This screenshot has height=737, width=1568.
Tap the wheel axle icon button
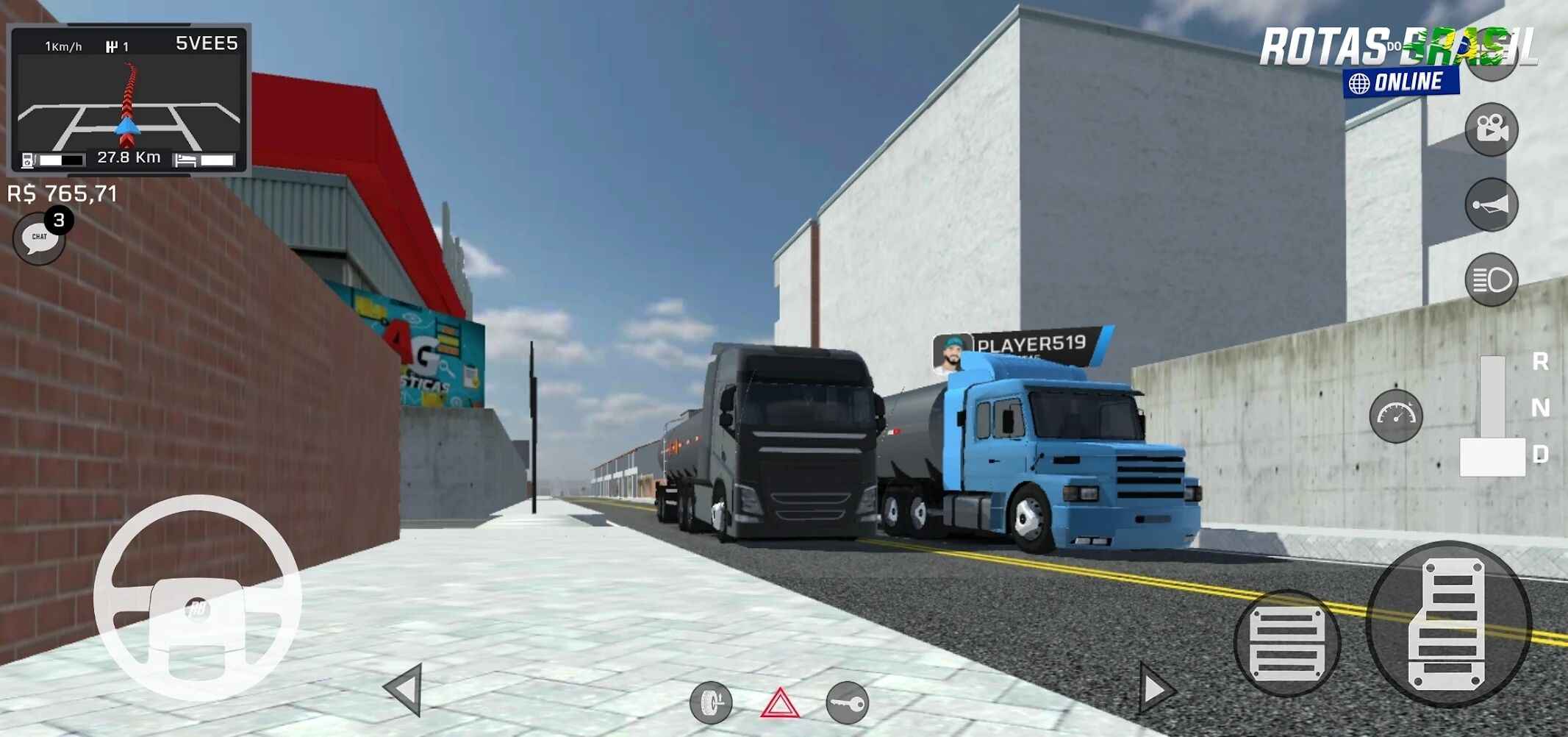pyautogui.click(x=711, y=703)
